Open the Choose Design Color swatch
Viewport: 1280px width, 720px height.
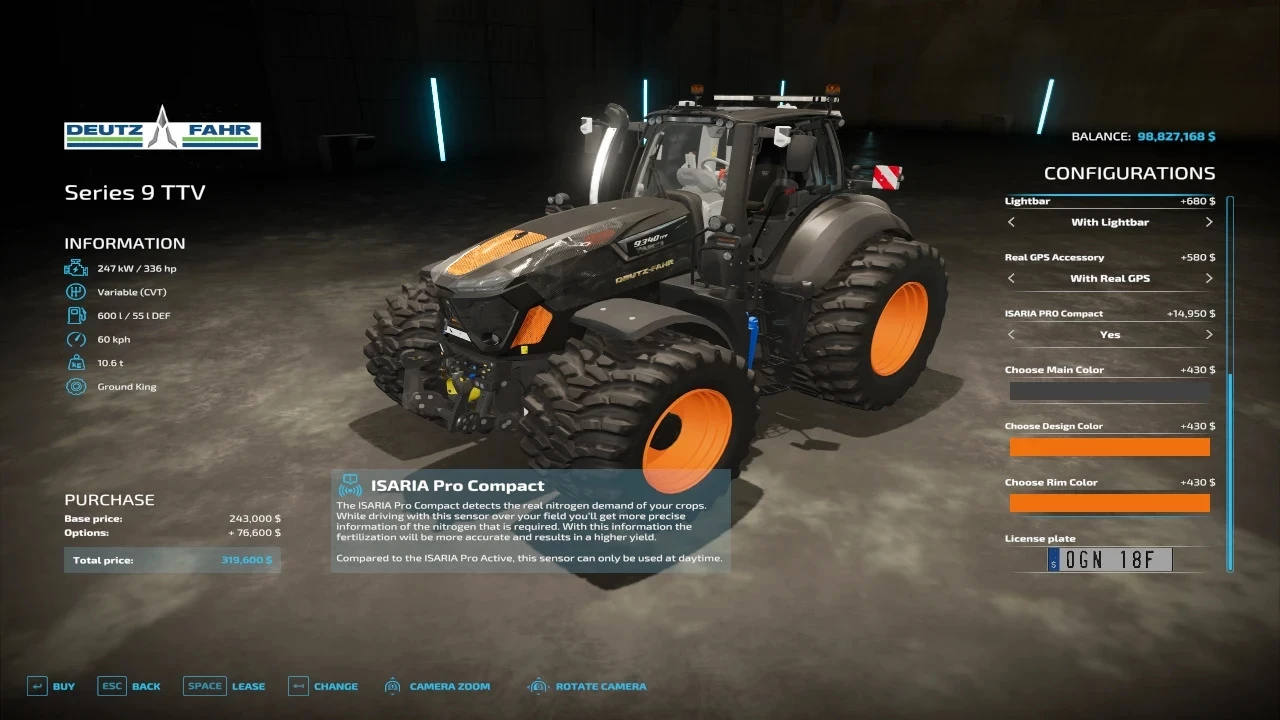tap(1110, 447)
